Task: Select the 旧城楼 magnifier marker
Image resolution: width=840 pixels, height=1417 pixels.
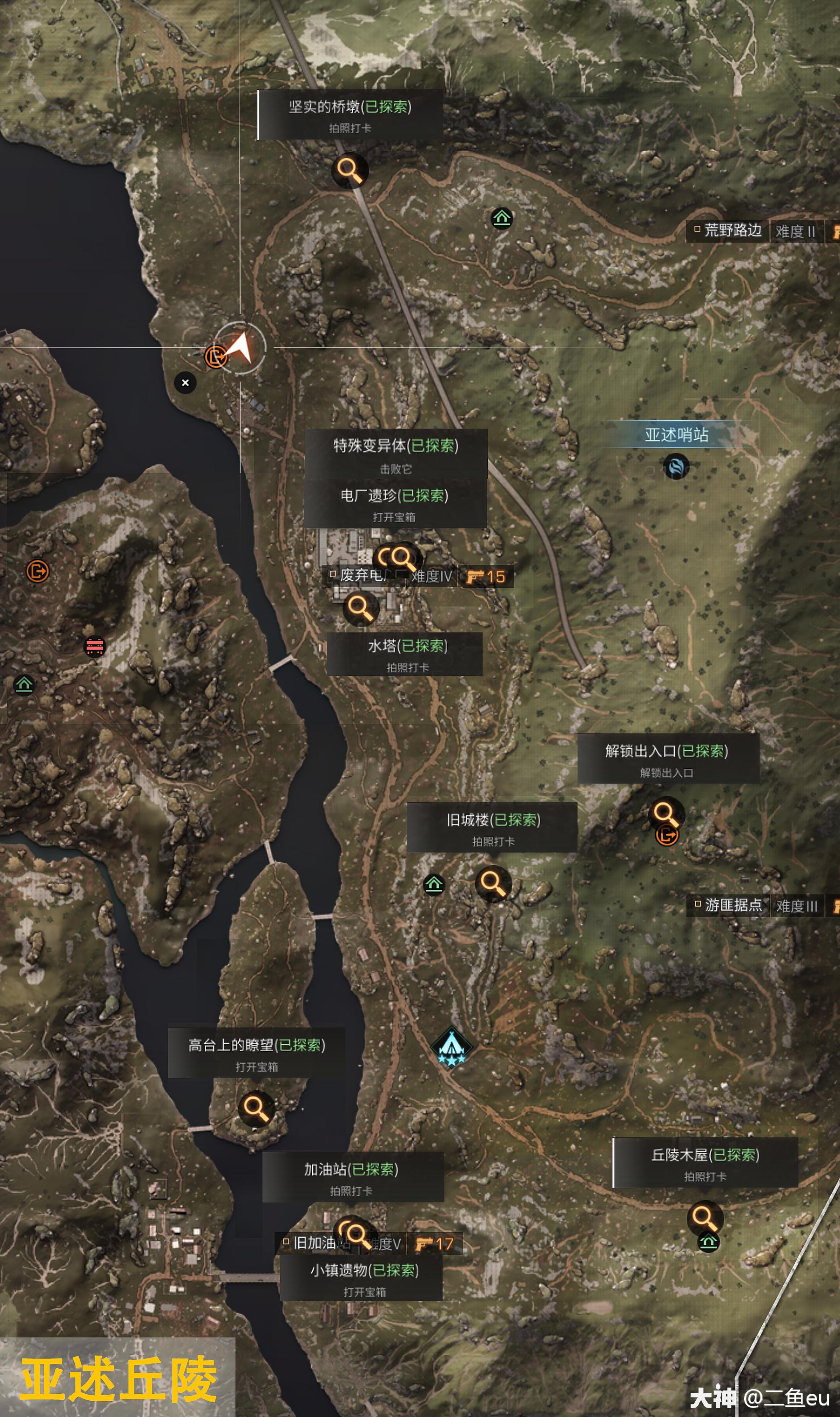Action: (492, 883)
